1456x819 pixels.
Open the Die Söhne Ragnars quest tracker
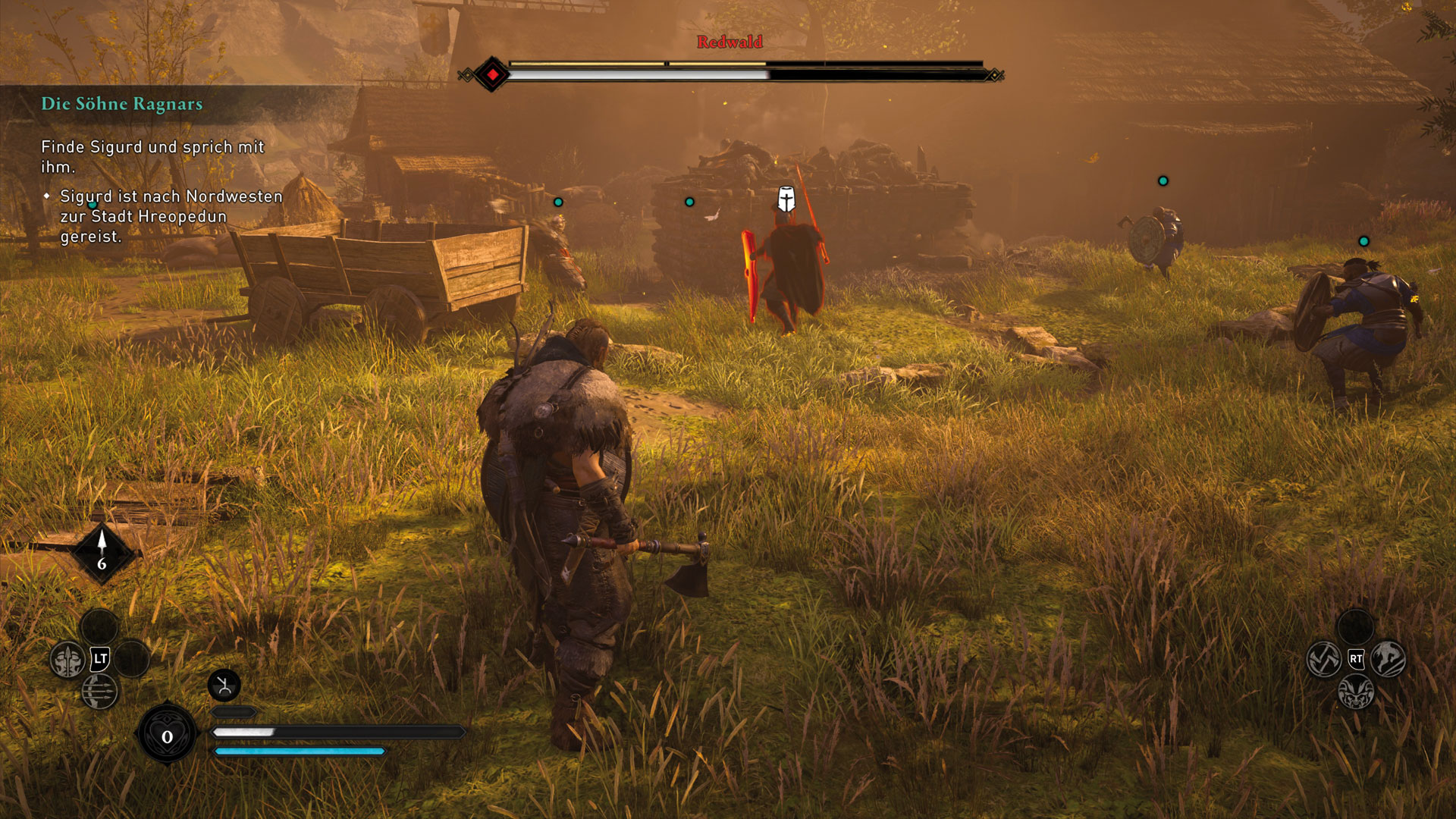[122, 104]
